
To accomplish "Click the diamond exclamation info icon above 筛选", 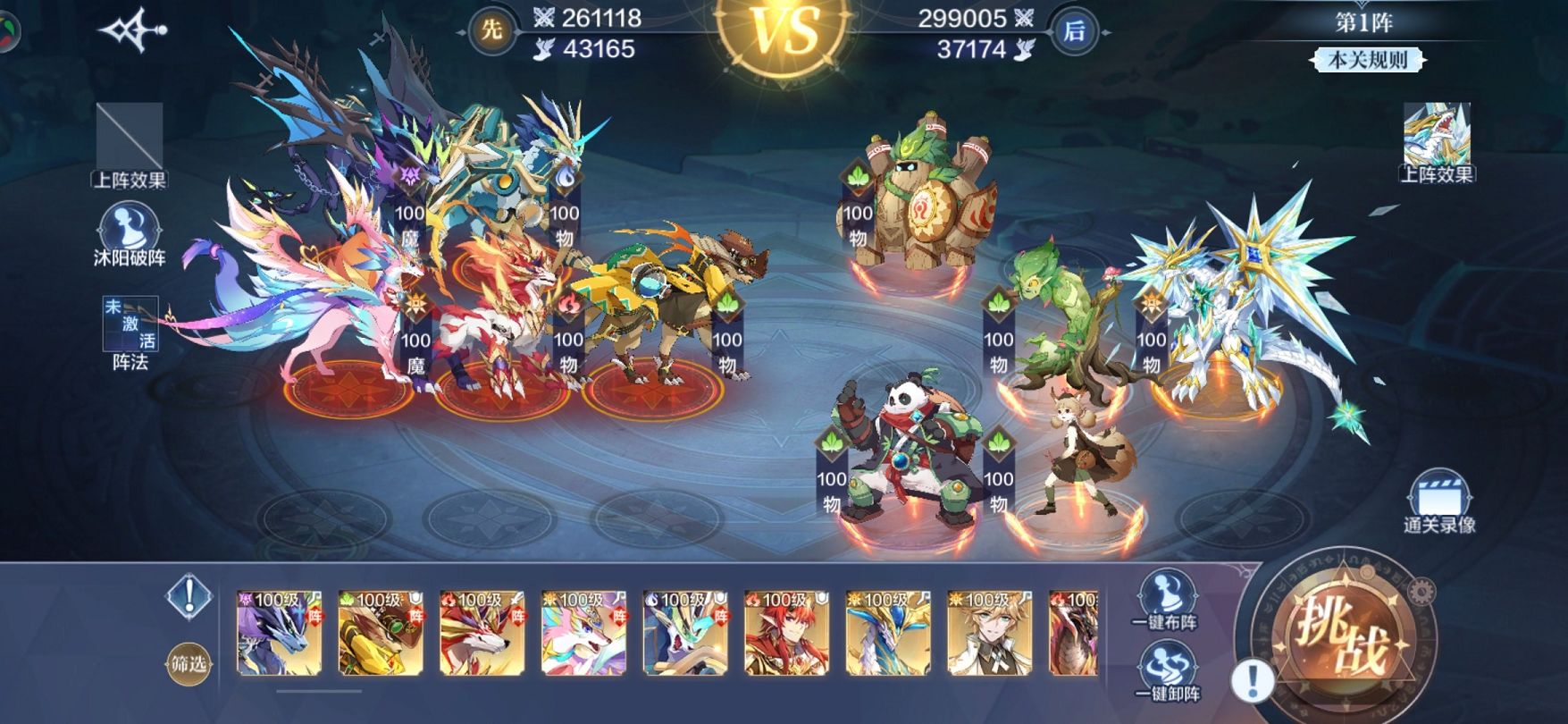I will (189, 596).
